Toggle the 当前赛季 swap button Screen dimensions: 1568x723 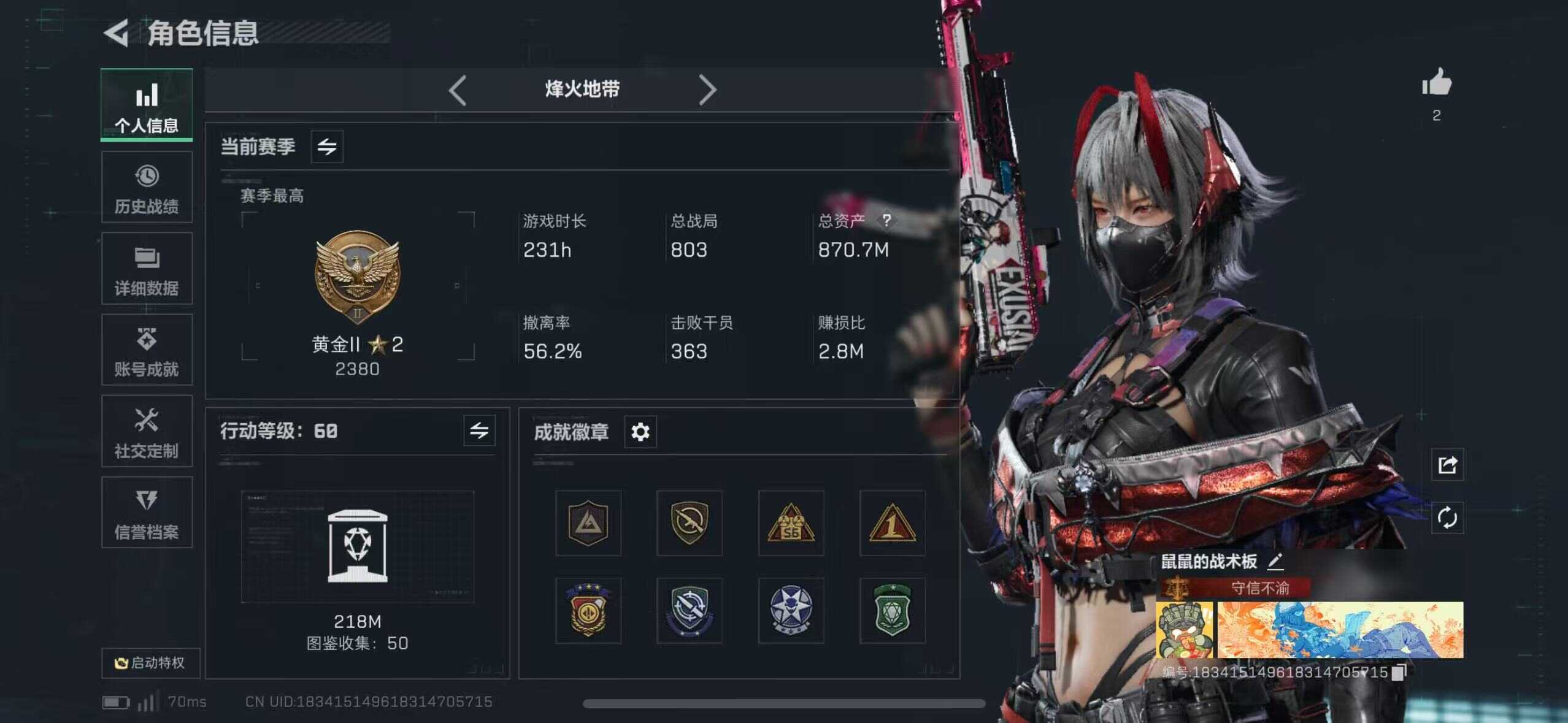[x=327, y=147]
